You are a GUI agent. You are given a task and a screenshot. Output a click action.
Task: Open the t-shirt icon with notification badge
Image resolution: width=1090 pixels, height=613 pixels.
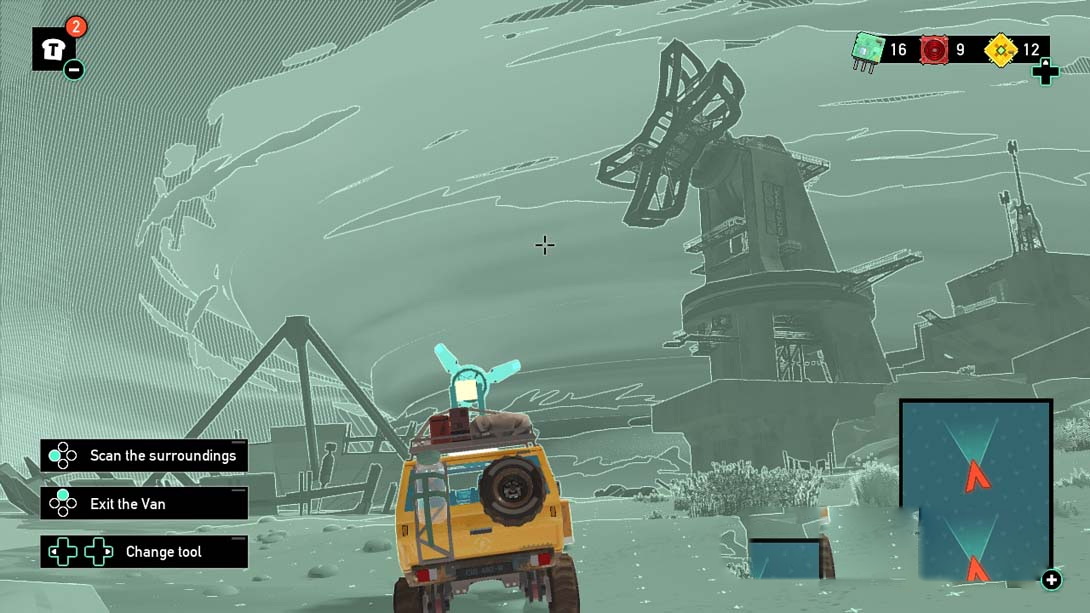[53, 49]
